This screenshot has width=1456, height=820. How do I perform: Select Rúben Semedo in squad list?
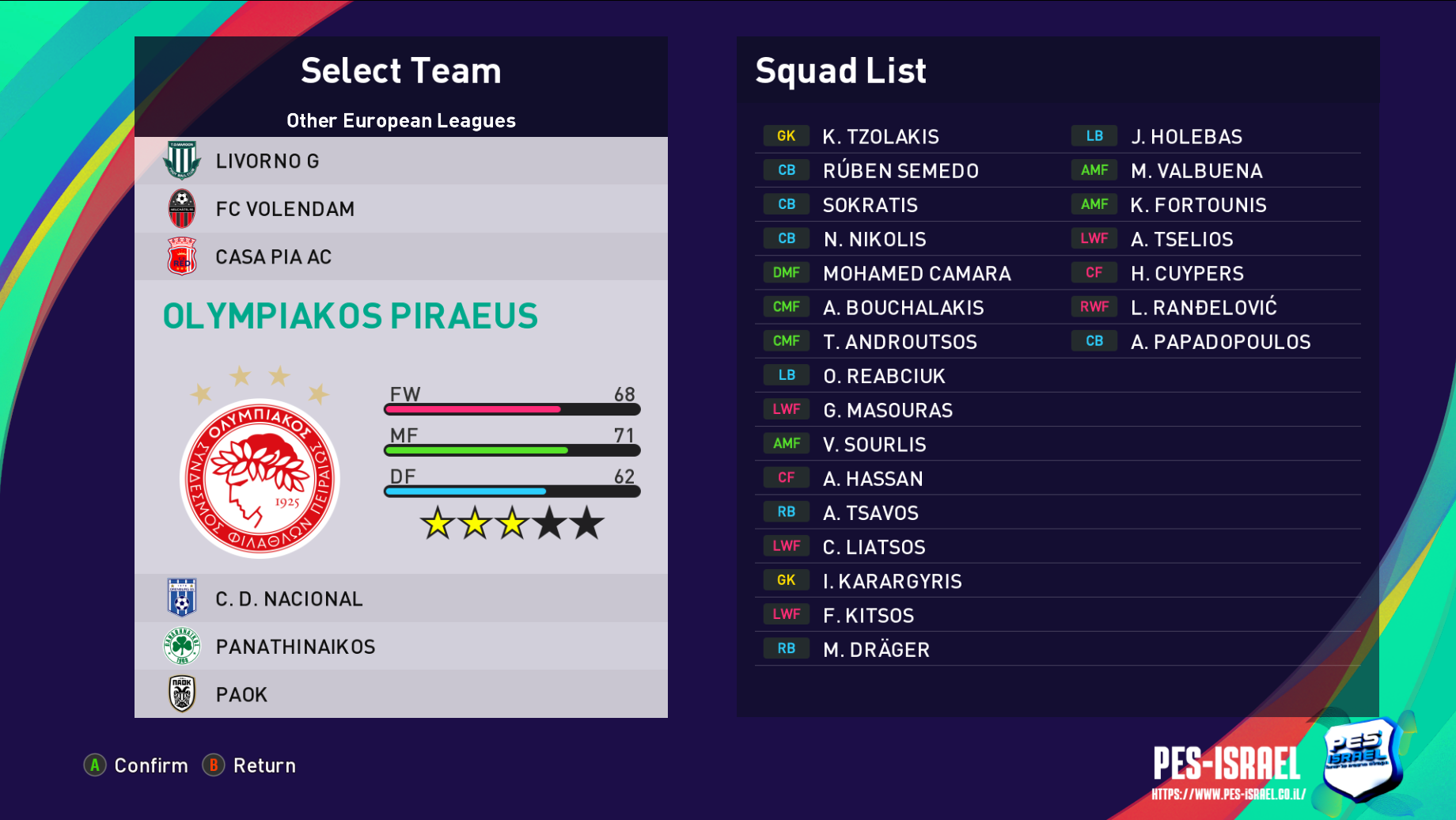[900, 171]
